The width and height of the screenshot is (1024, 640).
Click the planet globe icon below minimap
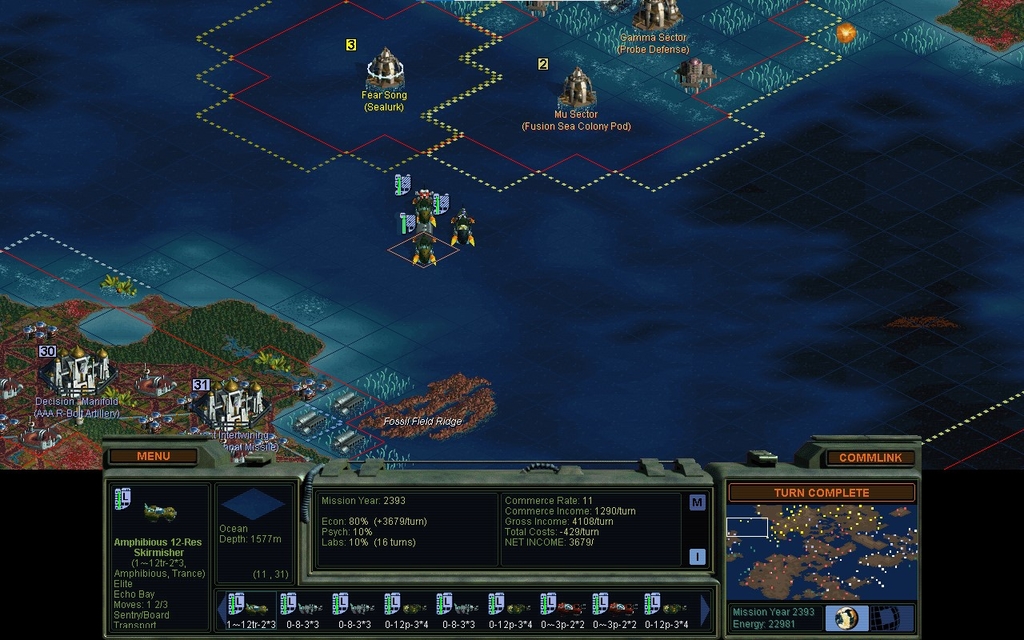[x=845, y=617]
